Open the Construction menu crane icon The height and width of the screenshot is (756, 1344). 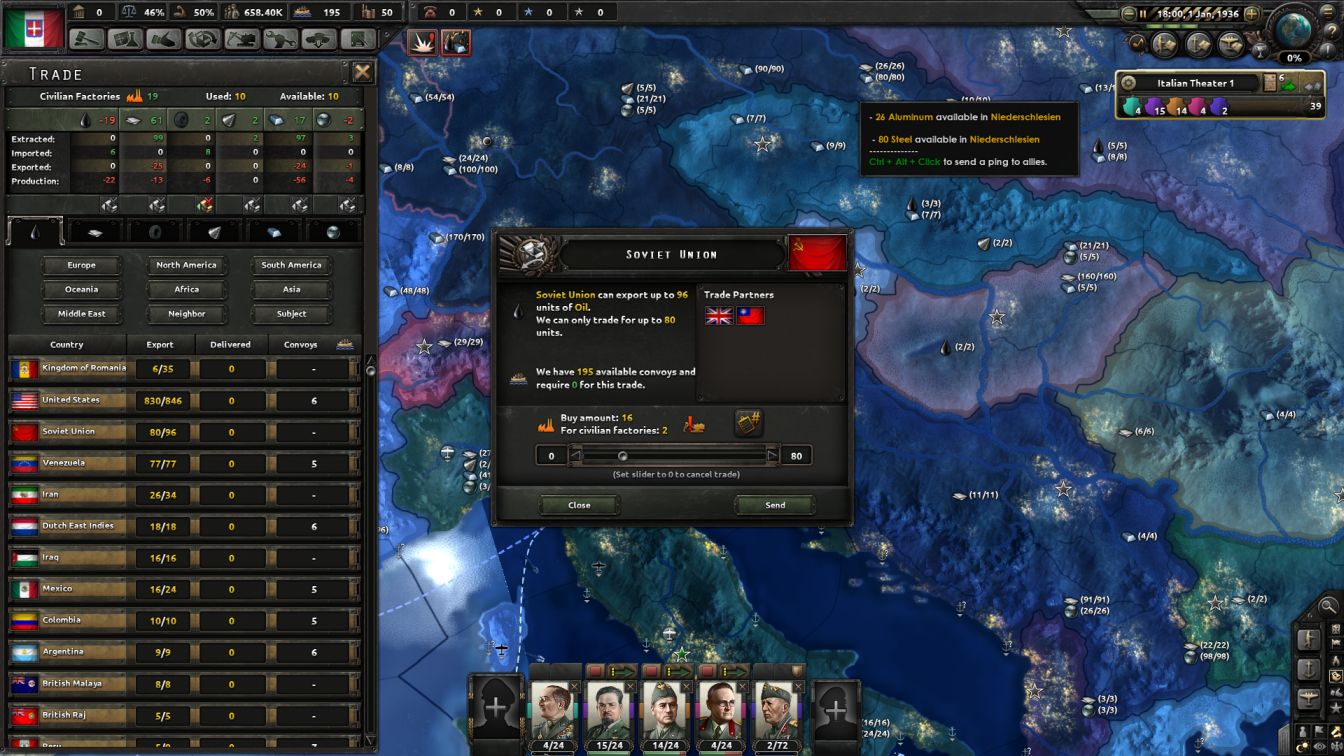point(239,40)
